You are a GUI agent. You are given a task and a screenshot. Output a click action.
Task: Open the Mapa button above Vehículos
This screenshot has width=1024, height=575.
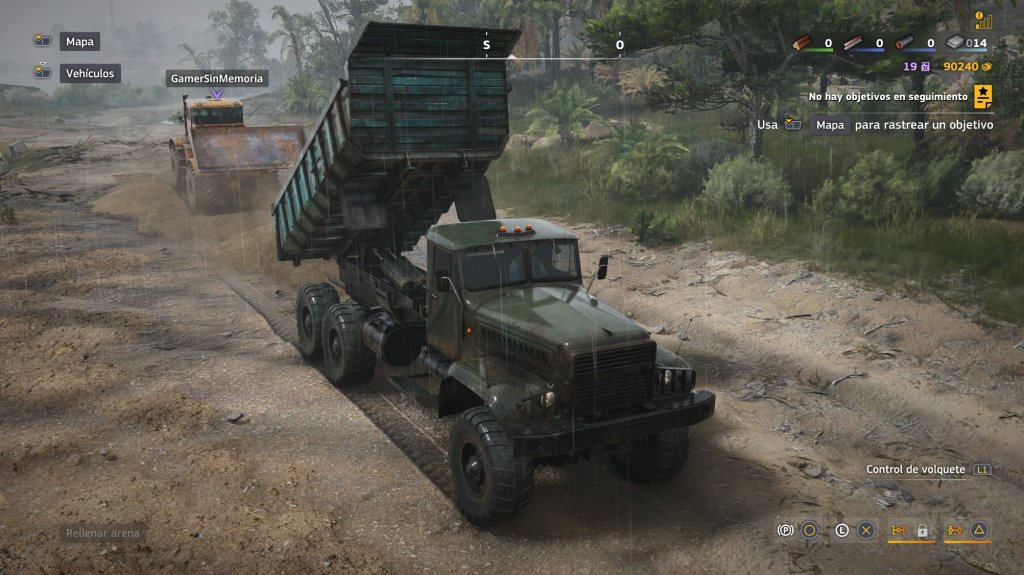pyautogui.click(x=79, y=42)
